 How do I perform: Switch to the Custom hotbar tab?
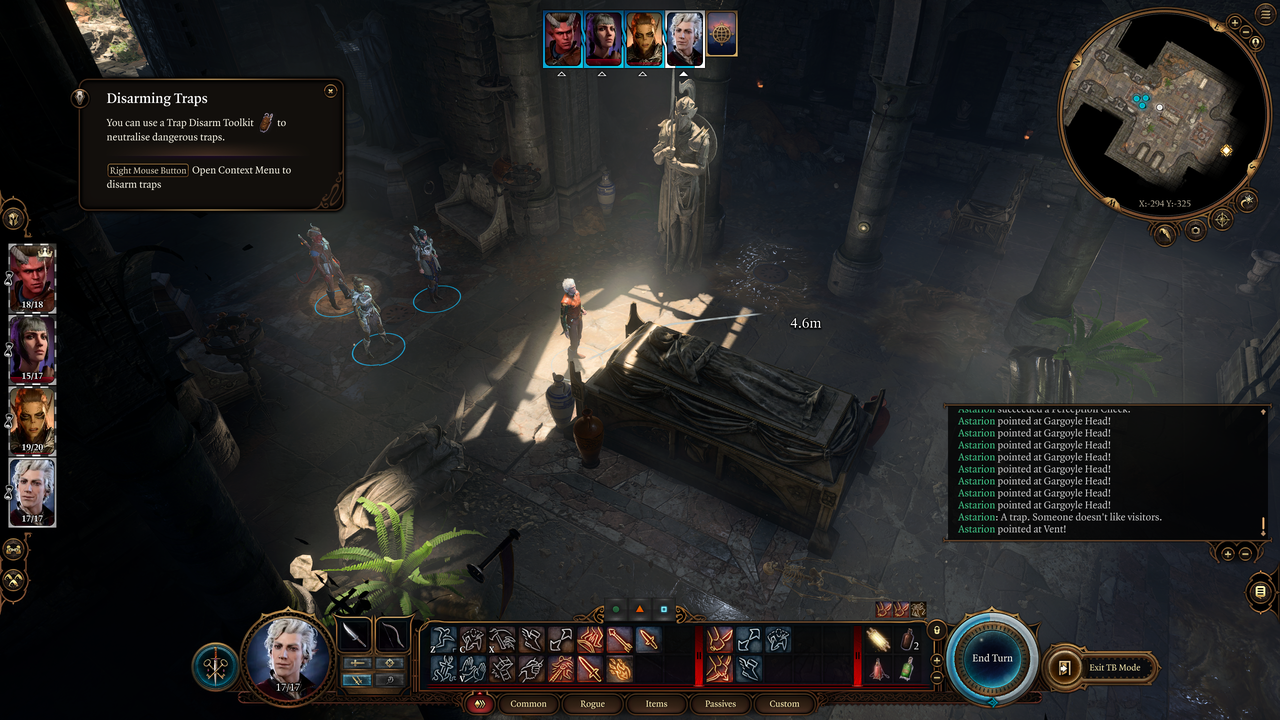784,704
